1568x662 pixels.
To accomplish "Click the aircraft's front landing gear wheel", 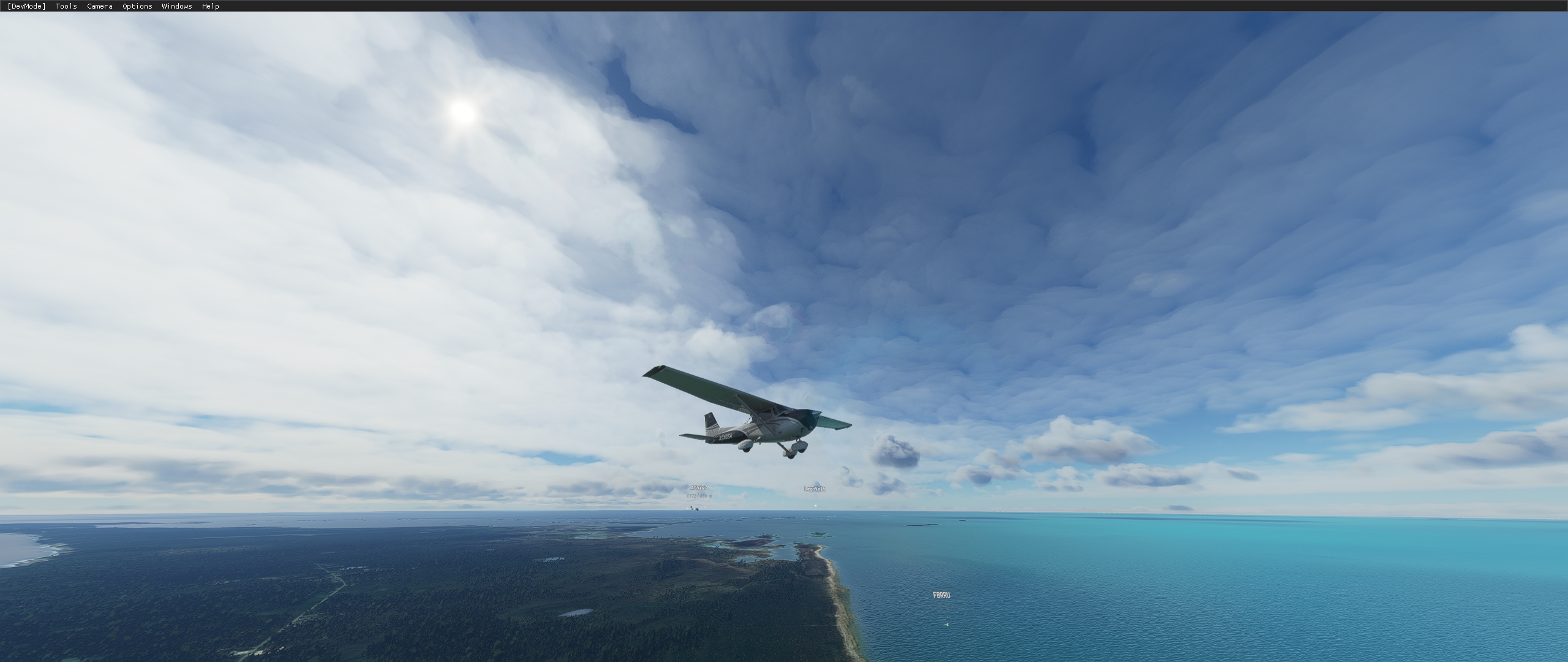I will pos(790,454).
